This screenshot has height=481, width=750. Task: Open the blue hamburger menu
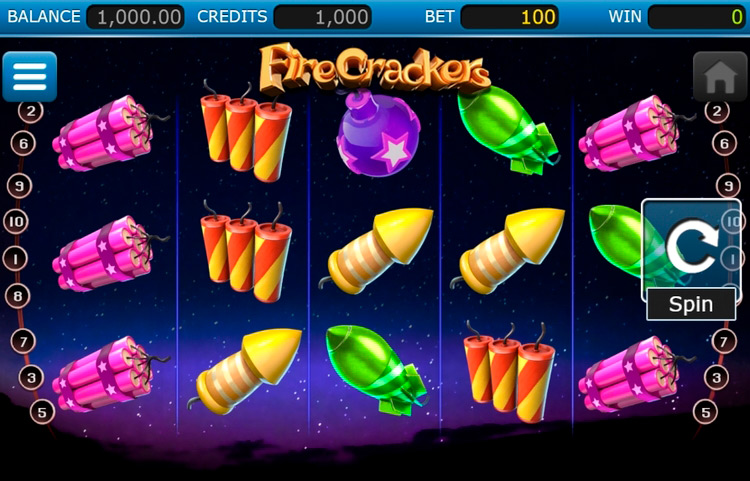pyautogui.click(x=30, y=77)
